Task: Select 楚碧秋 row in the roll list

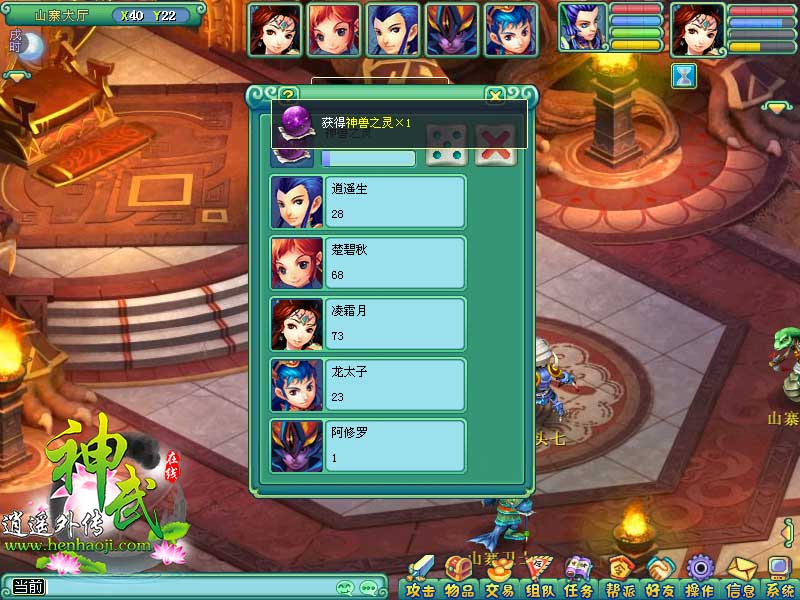Action: tap(368, 264)
